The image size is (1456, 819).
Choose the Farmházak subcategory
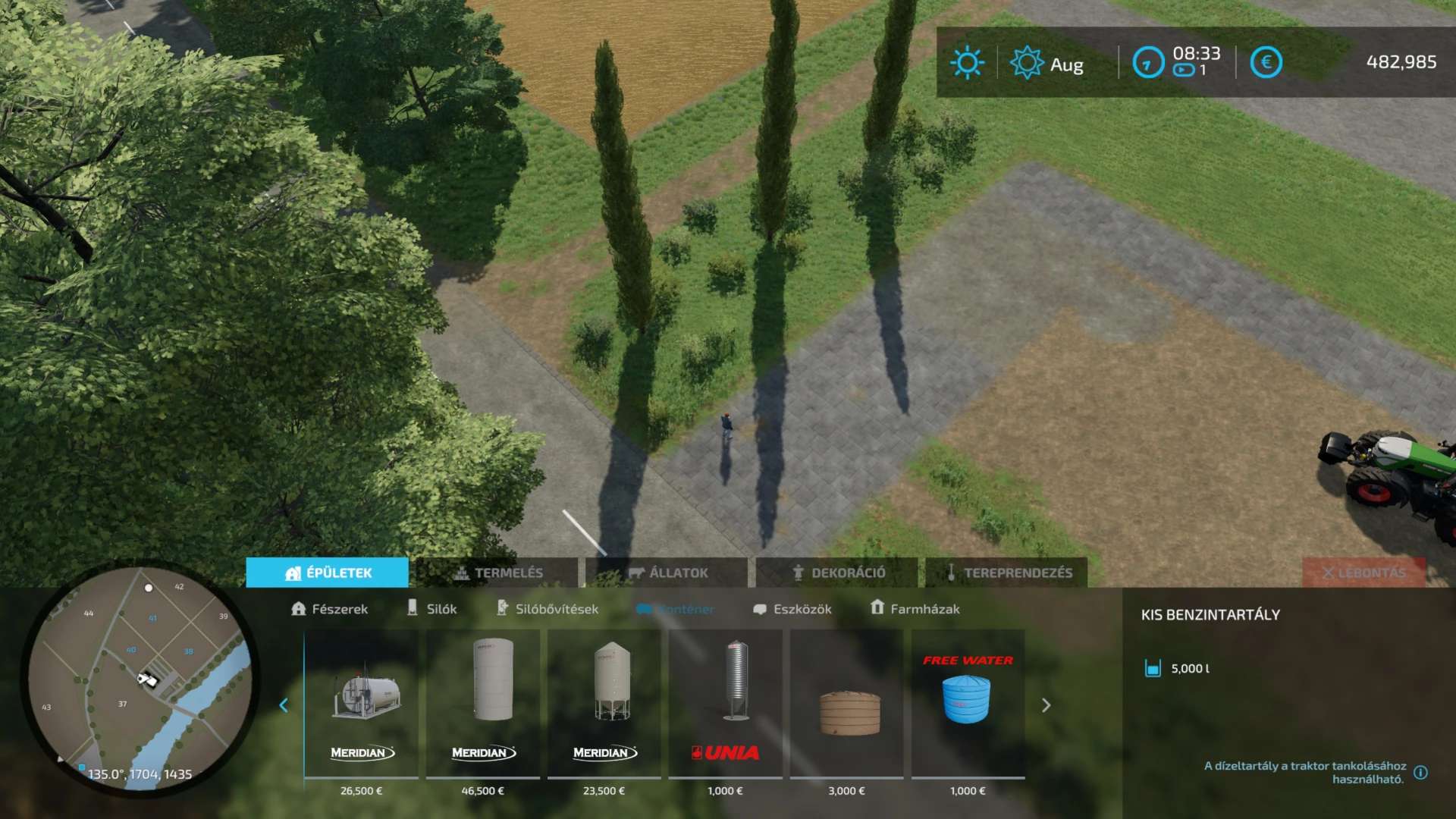915,609
